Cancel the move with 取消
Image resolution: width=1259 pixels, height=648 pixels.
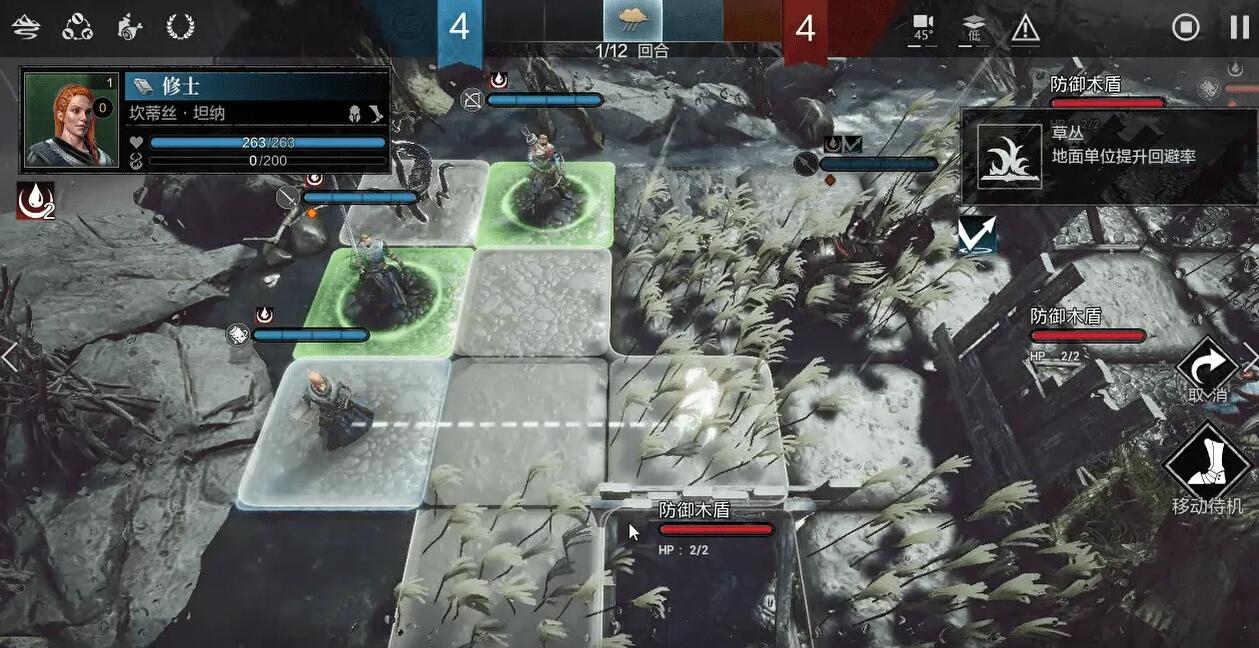click(x=1207, y=371)
